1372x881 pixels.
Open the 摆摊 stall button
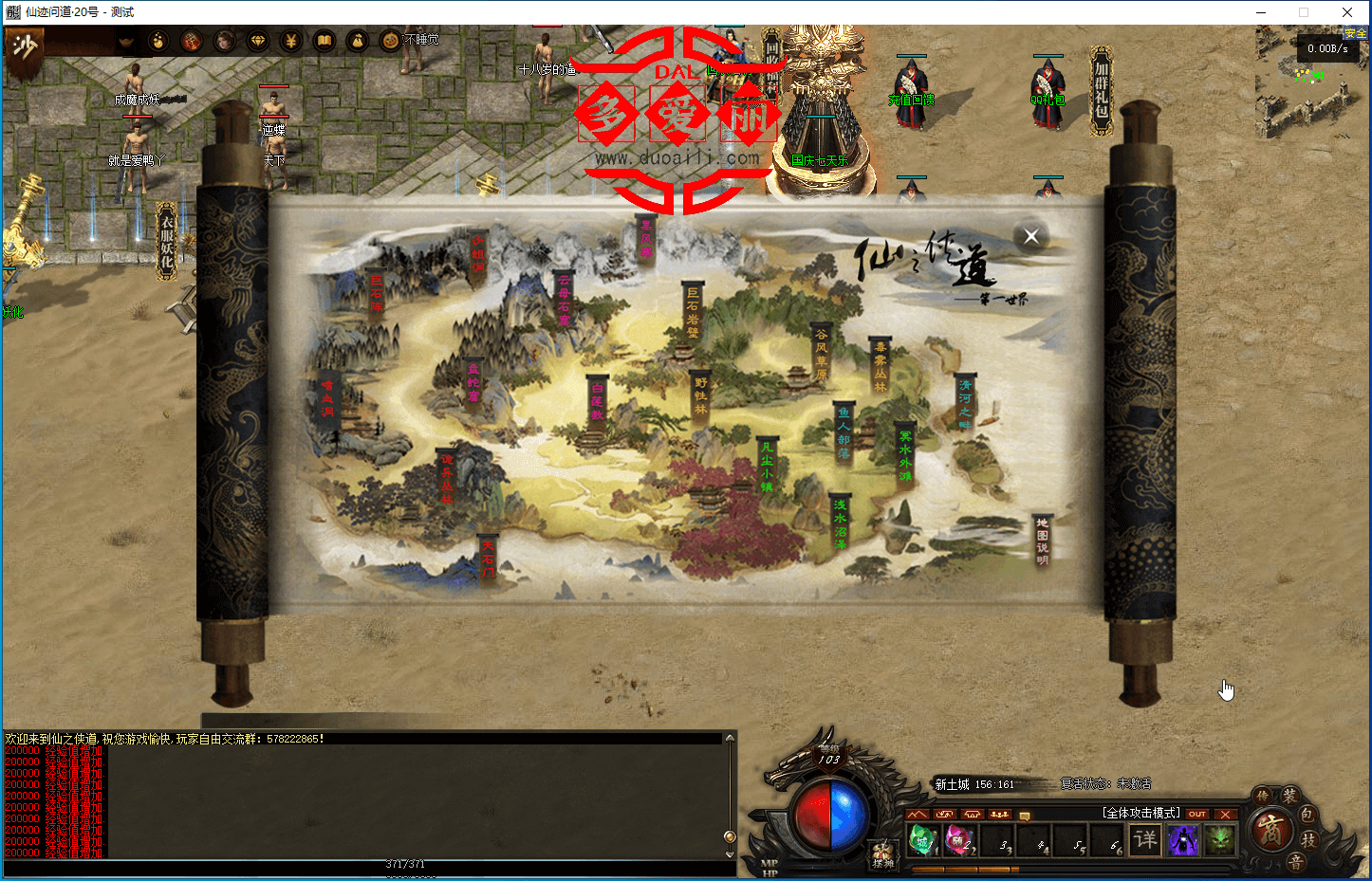coord(883,854)
